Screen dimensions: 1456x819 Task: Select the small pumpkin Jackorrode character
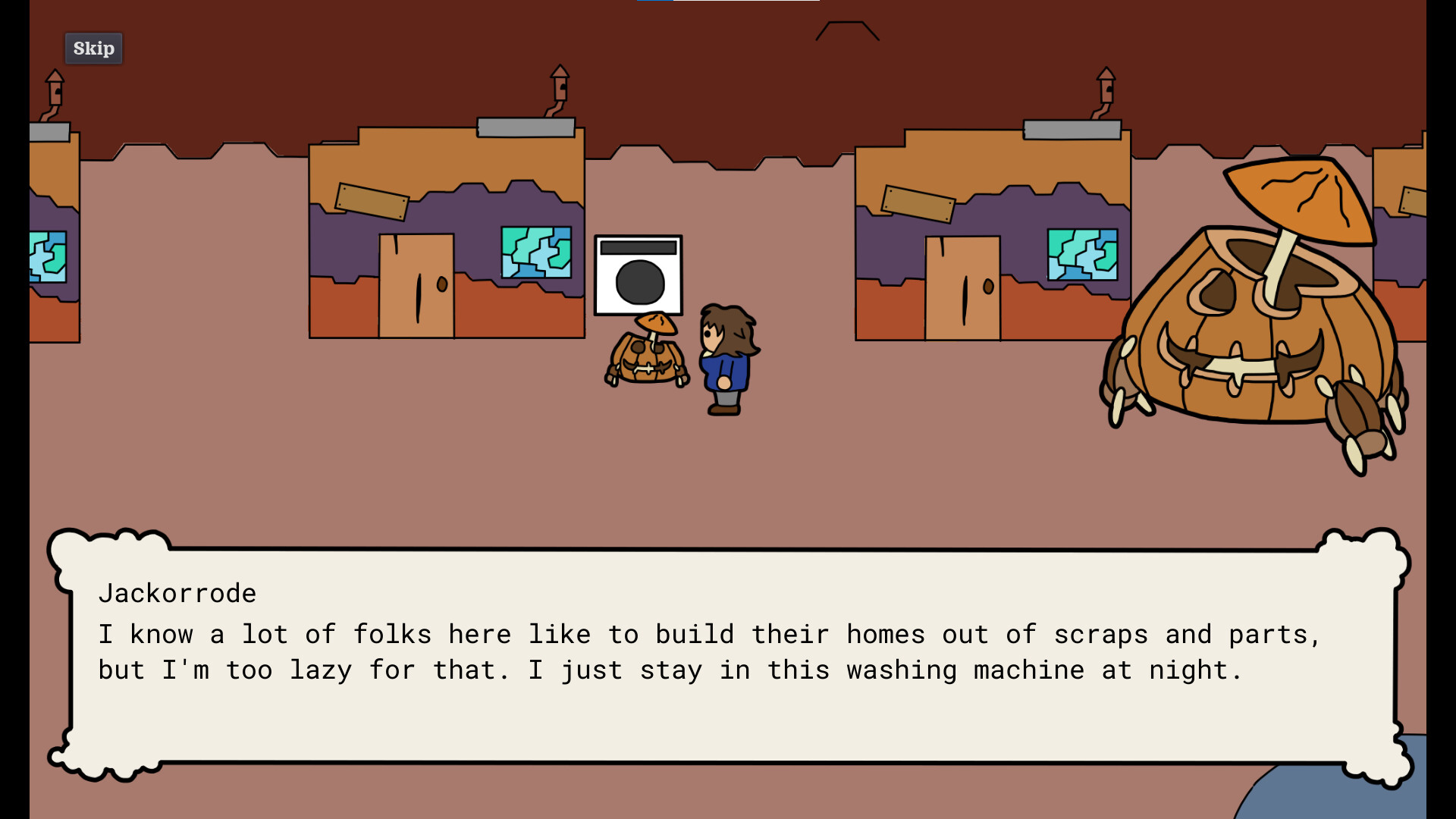tap(648, 360)
